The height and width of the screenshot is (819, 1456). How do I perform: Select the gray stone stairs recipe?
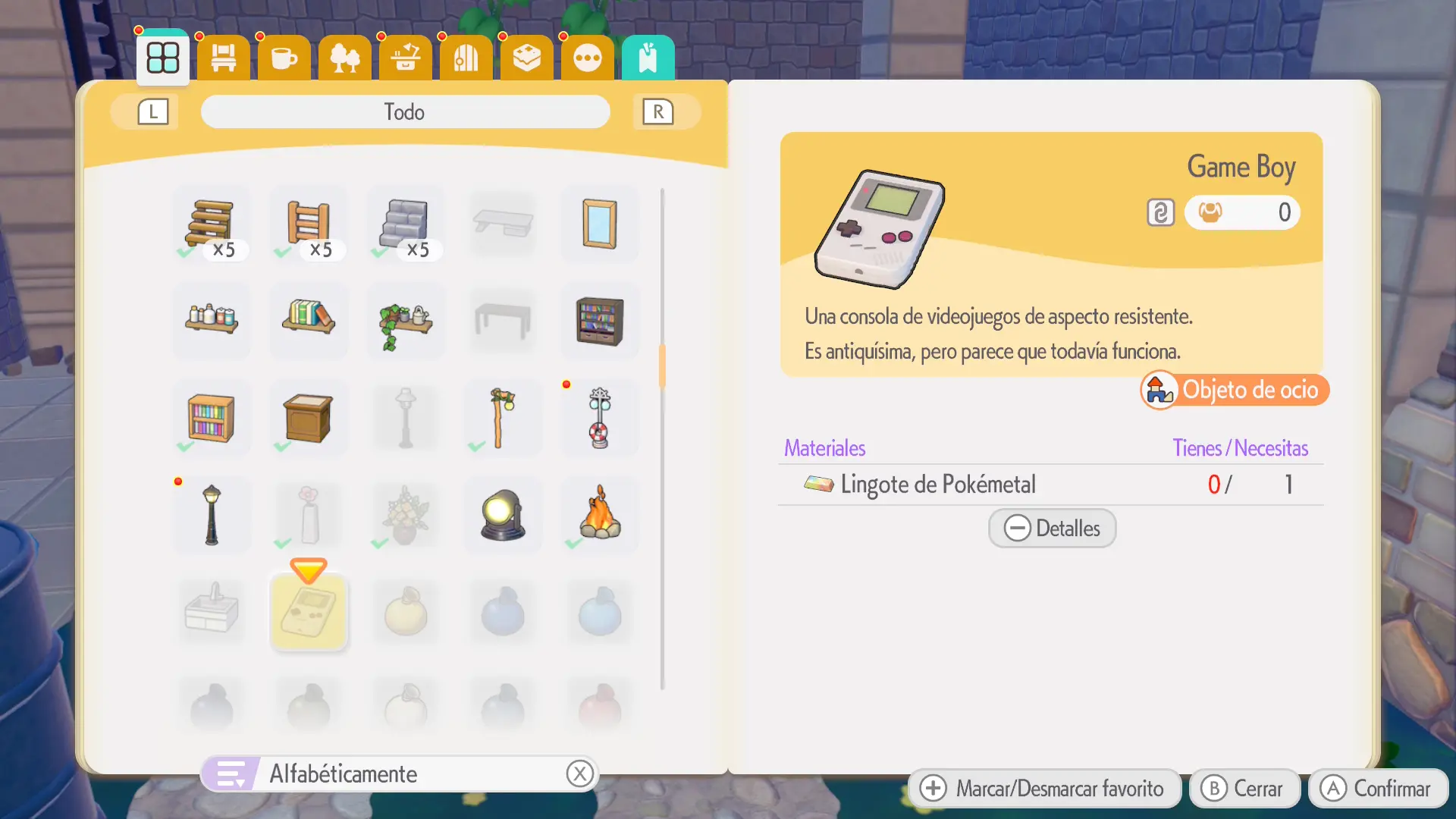point(406,224)
